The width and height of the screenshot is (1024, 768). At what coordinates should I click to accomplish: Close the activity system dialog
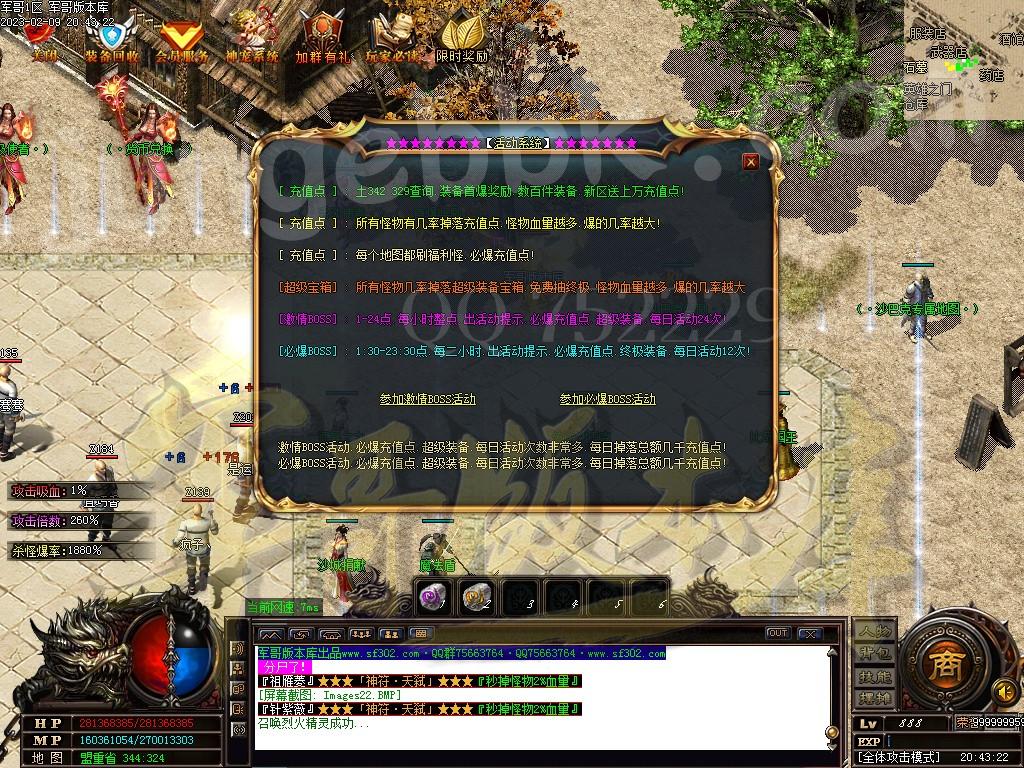[x=751, y=162]
